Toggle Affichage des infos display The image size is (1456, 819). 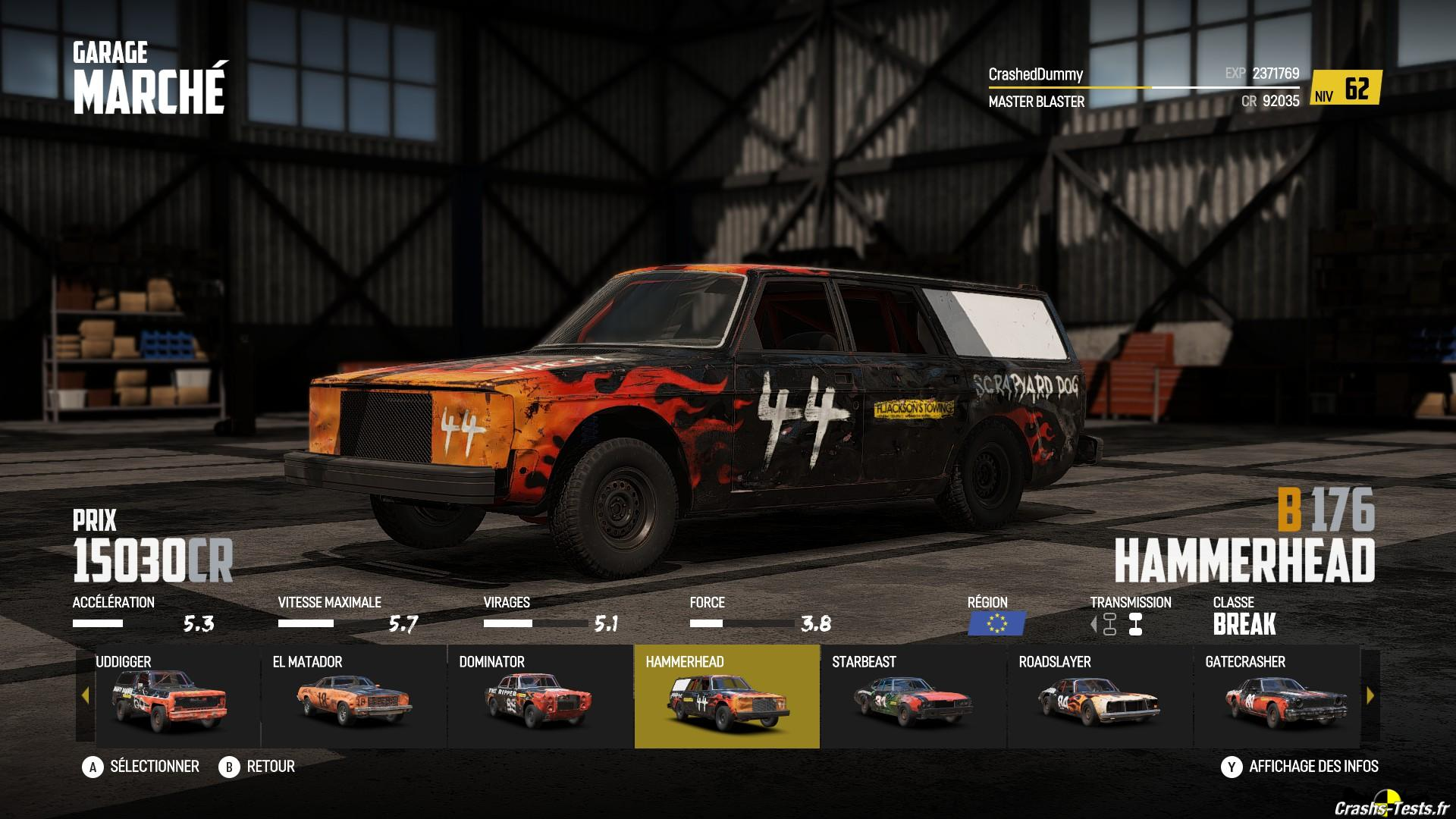[1300, 767]
